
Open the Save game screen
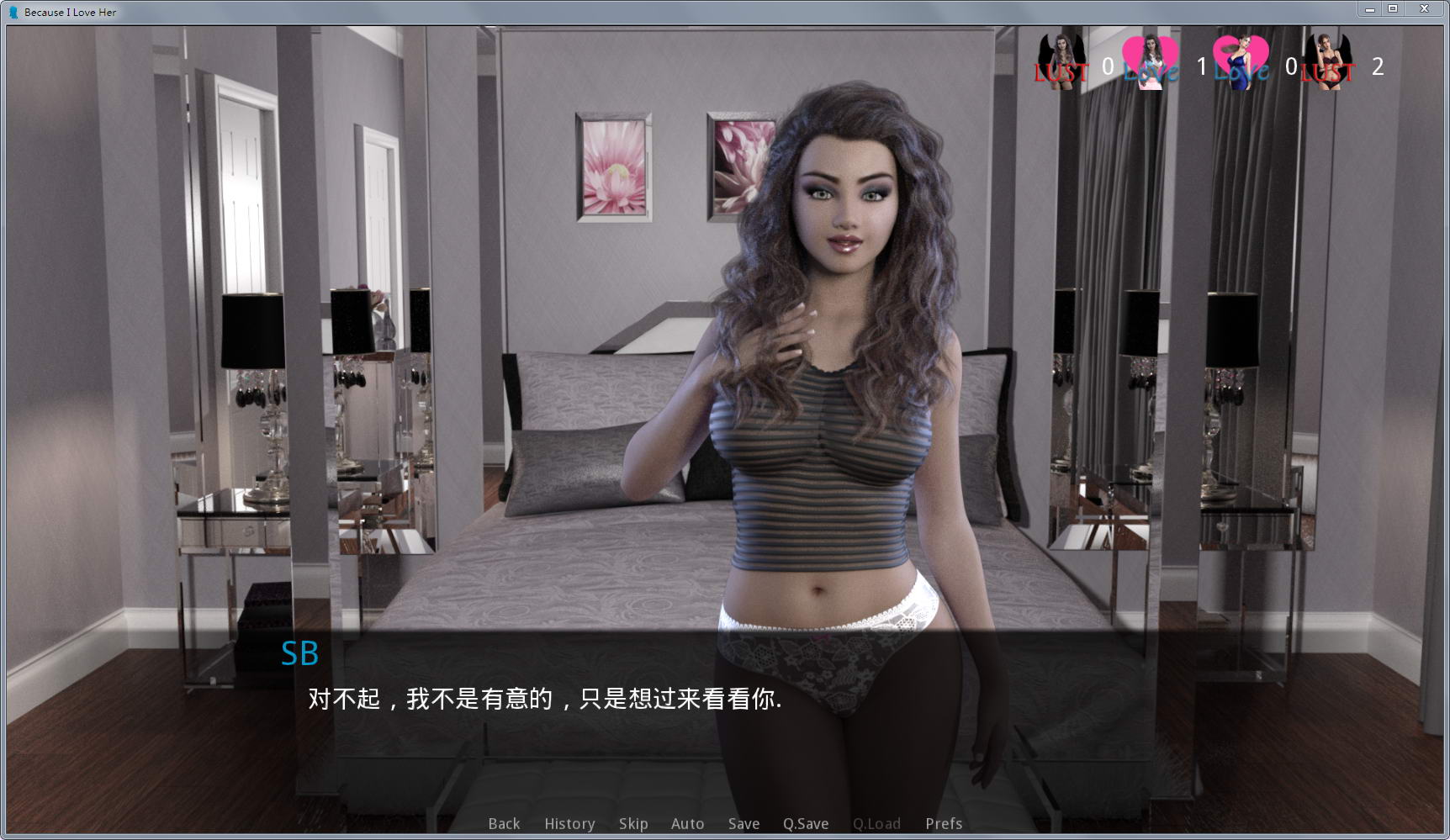click(744, 824)
